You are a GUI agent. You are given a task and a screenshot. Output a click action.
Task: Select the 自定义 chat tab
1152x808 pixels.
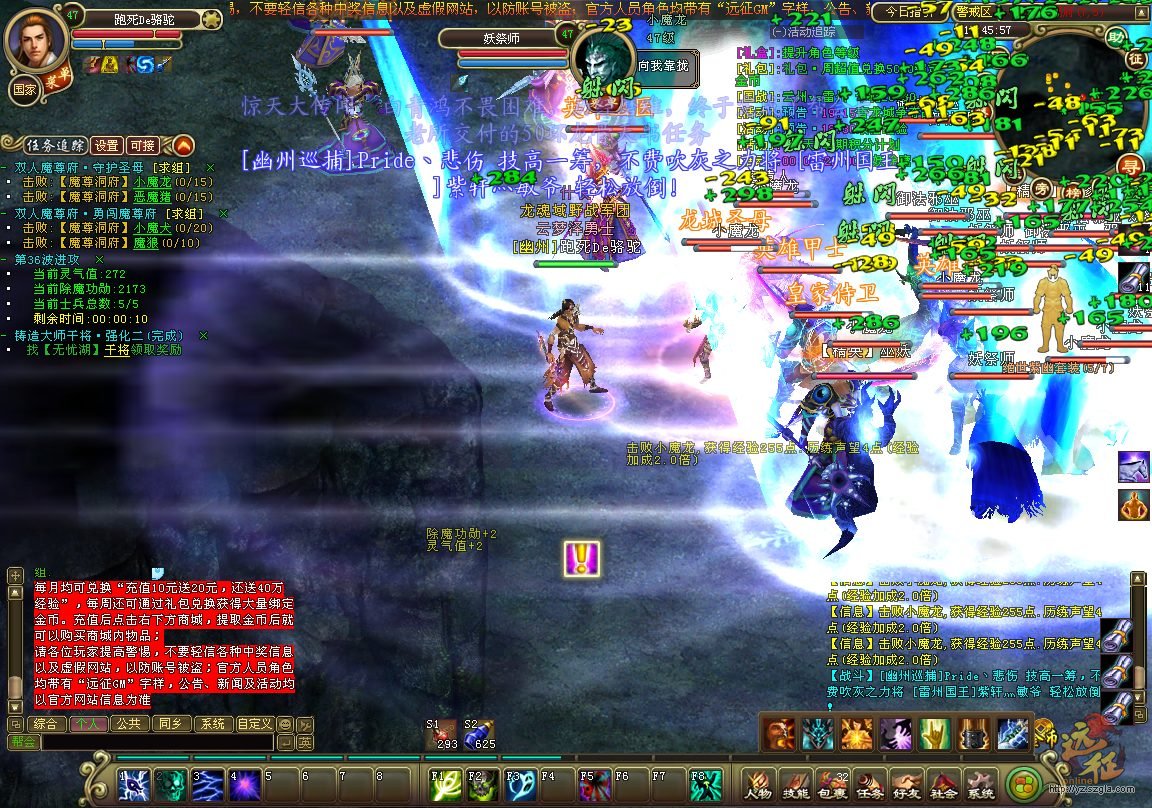tap(254, 724)
